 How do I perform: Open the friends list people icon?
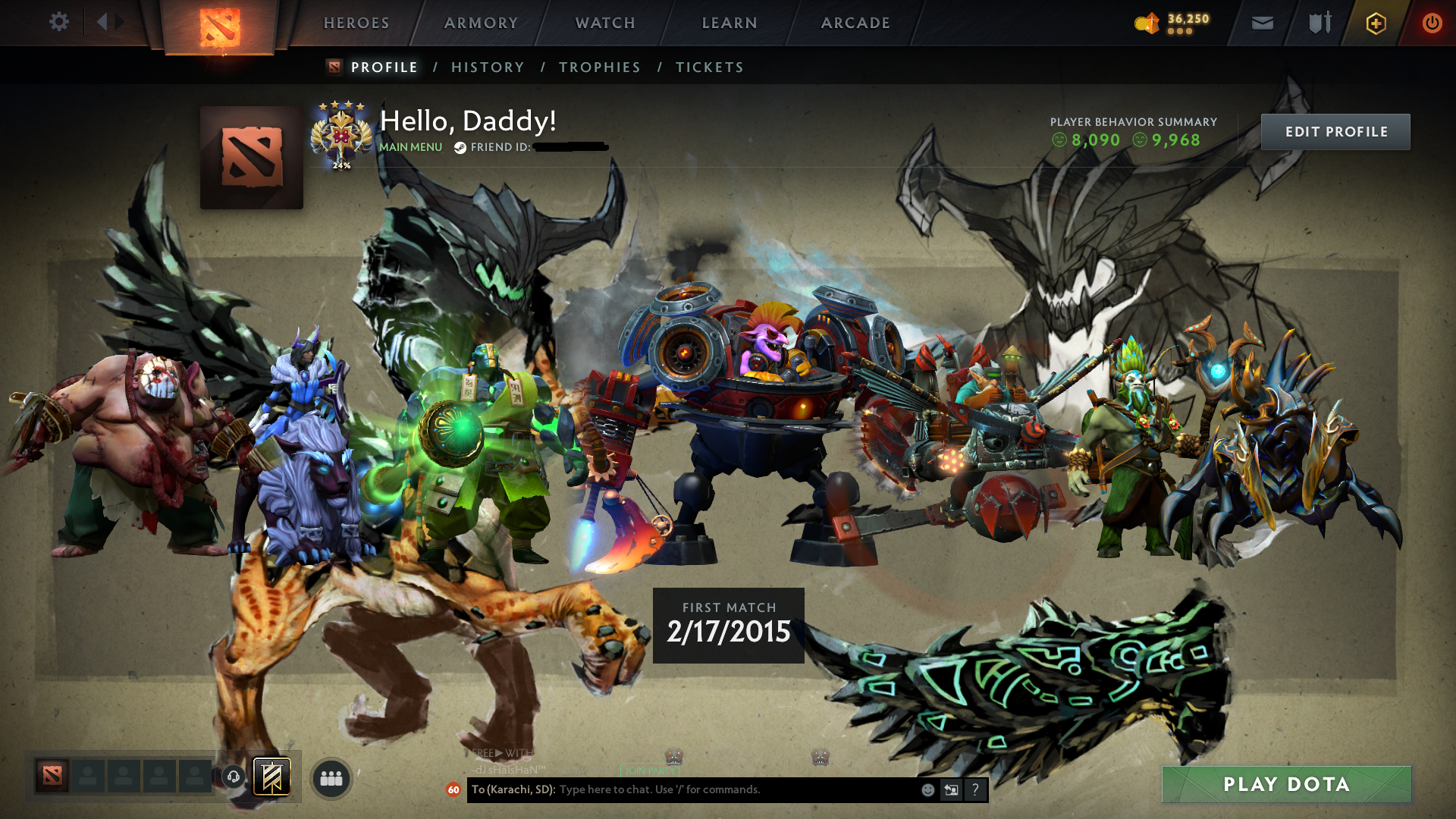[x=330, y=777]
